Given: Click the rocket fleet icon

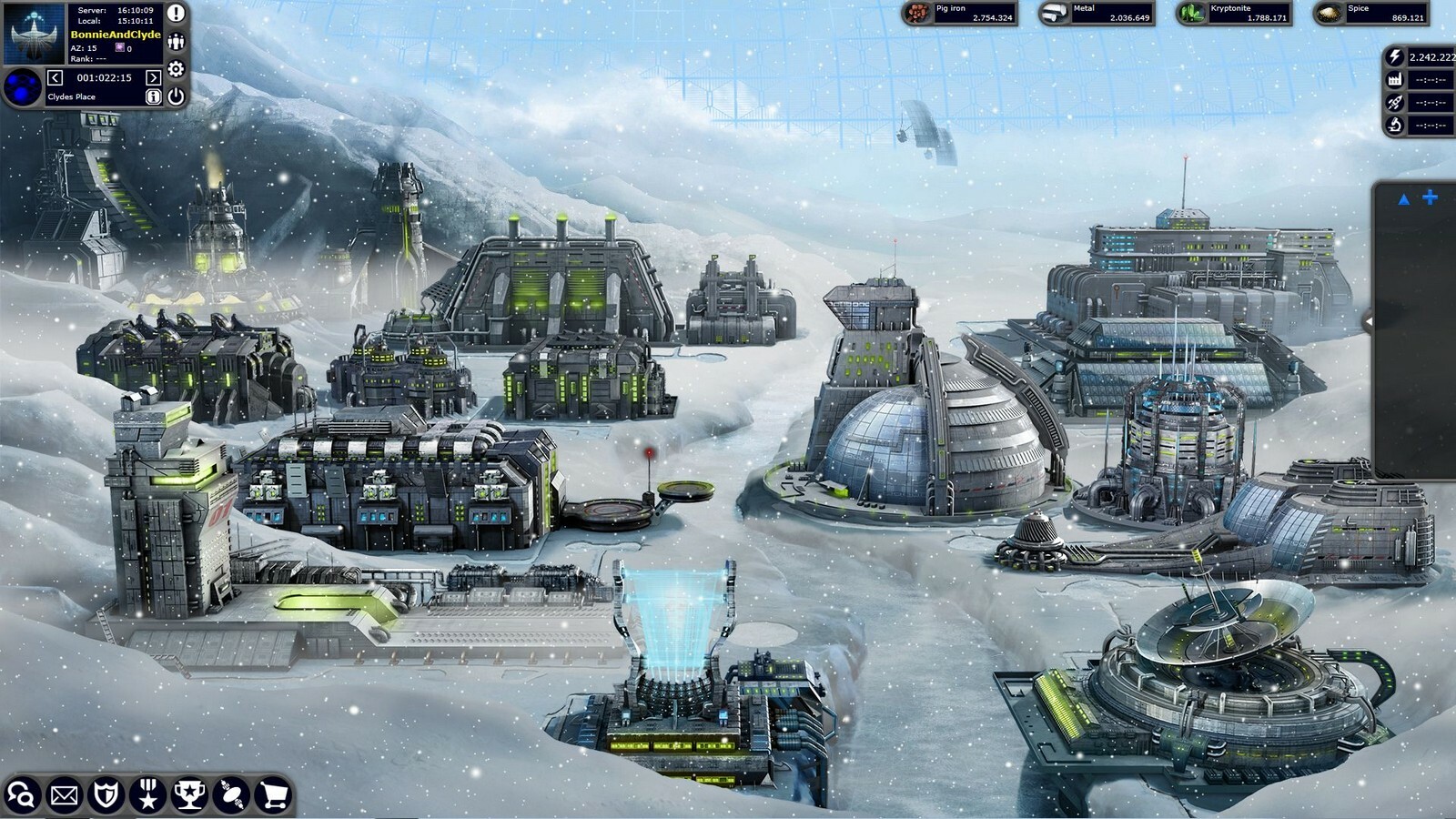Looking at the screenshot, I should coord(1395,102).
